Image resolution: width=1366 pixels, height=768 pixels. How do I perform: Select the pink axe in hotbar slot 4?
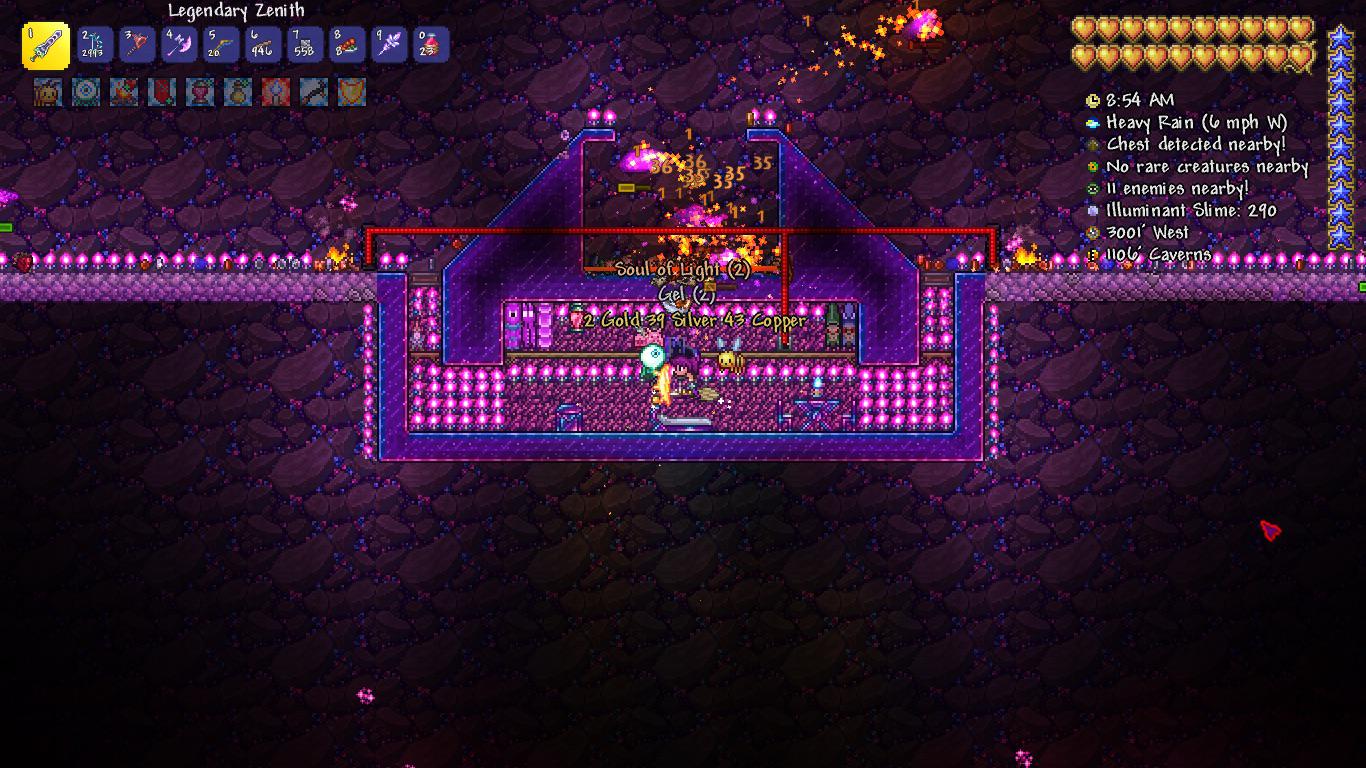click(179, 43)
